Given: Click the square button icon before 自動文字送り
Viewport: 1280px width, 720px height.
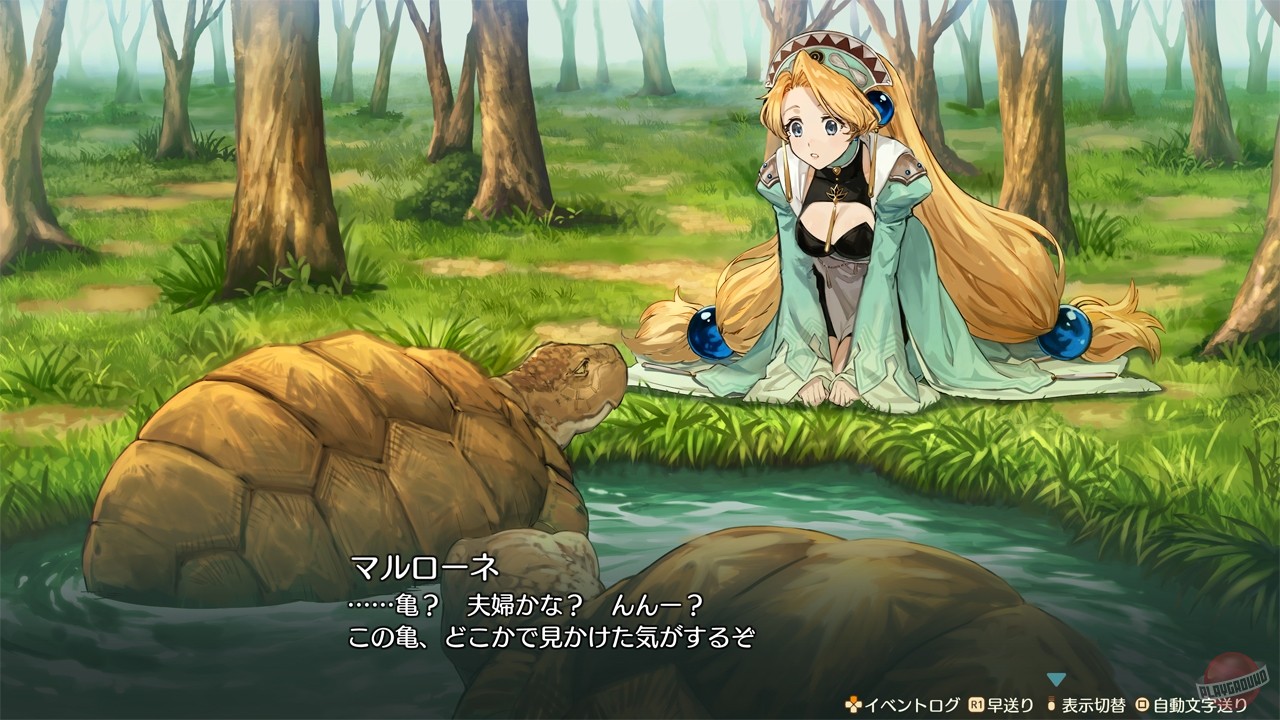Looking at the screenshot, I should click(x=1142, y=703).
